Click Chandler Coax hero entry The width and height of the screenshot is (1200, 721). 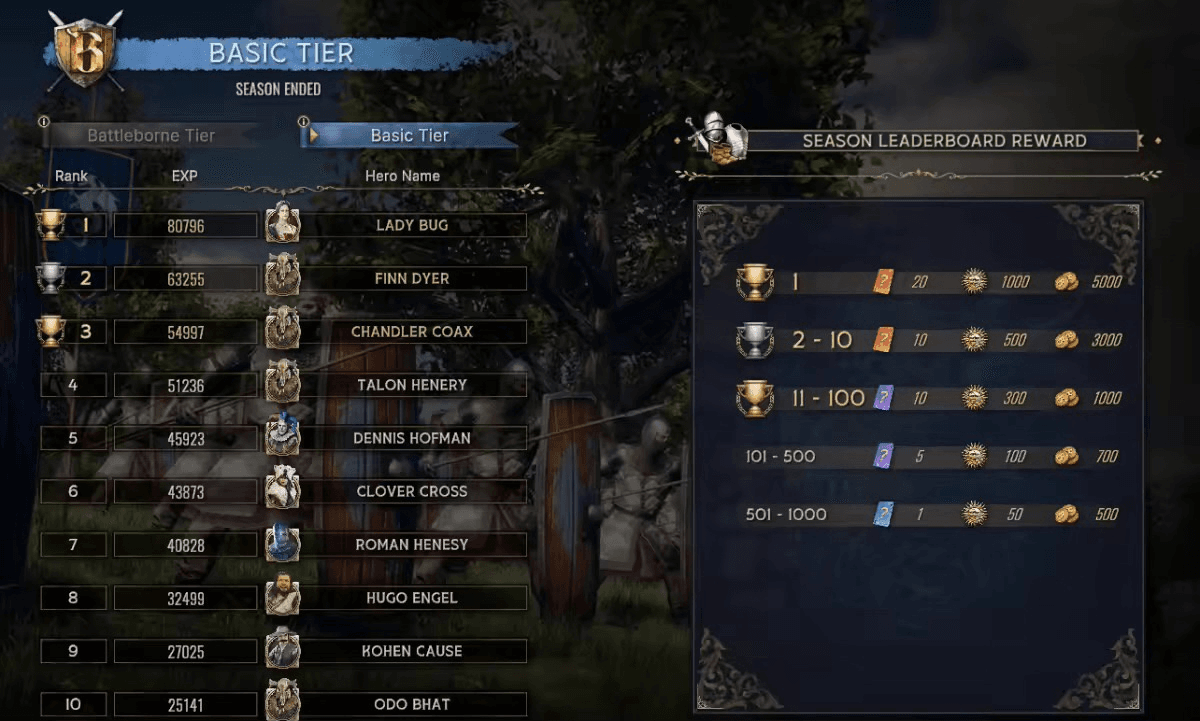pyautogui.click(x=411, y=331)
